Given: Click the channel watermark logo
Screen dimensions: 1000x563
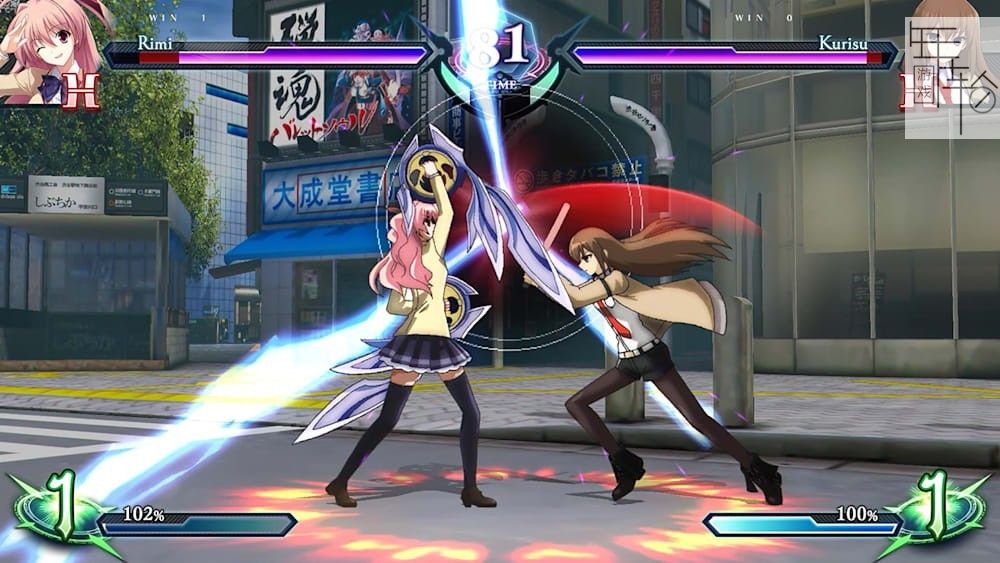Looking at the screenshot, I should click(x=951, y=77).
